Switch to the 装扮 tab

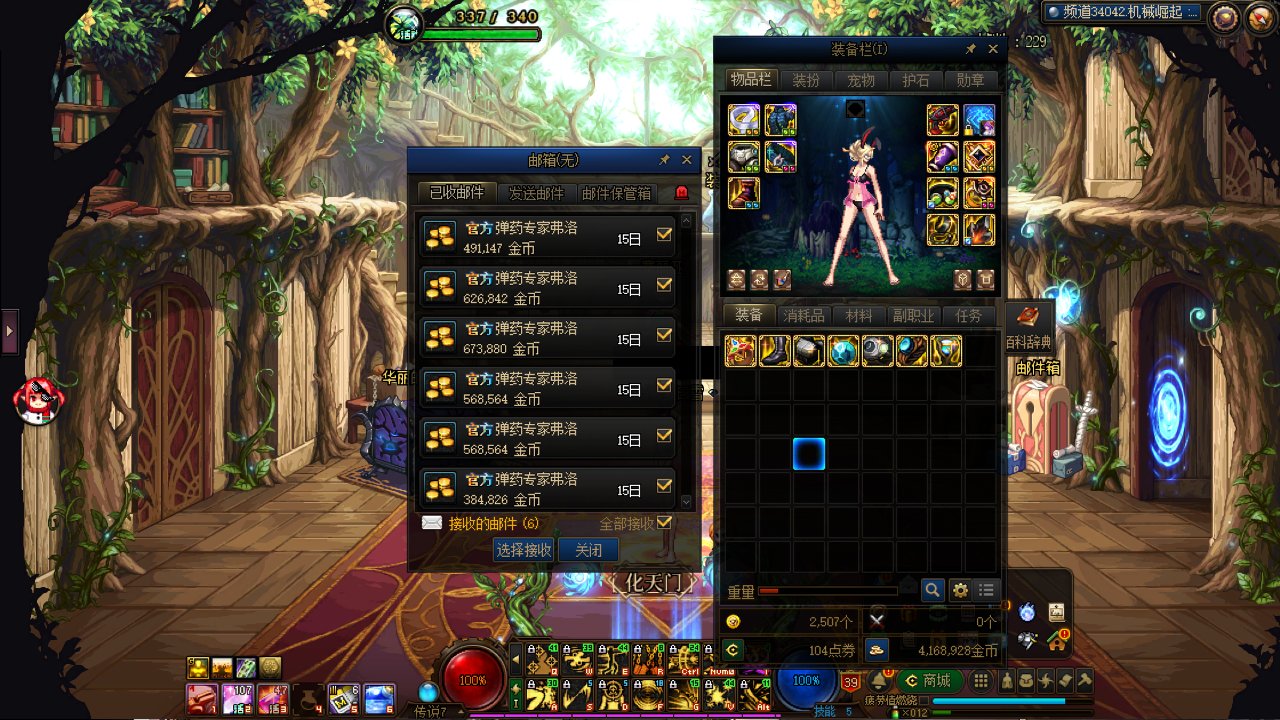[806, 80]
